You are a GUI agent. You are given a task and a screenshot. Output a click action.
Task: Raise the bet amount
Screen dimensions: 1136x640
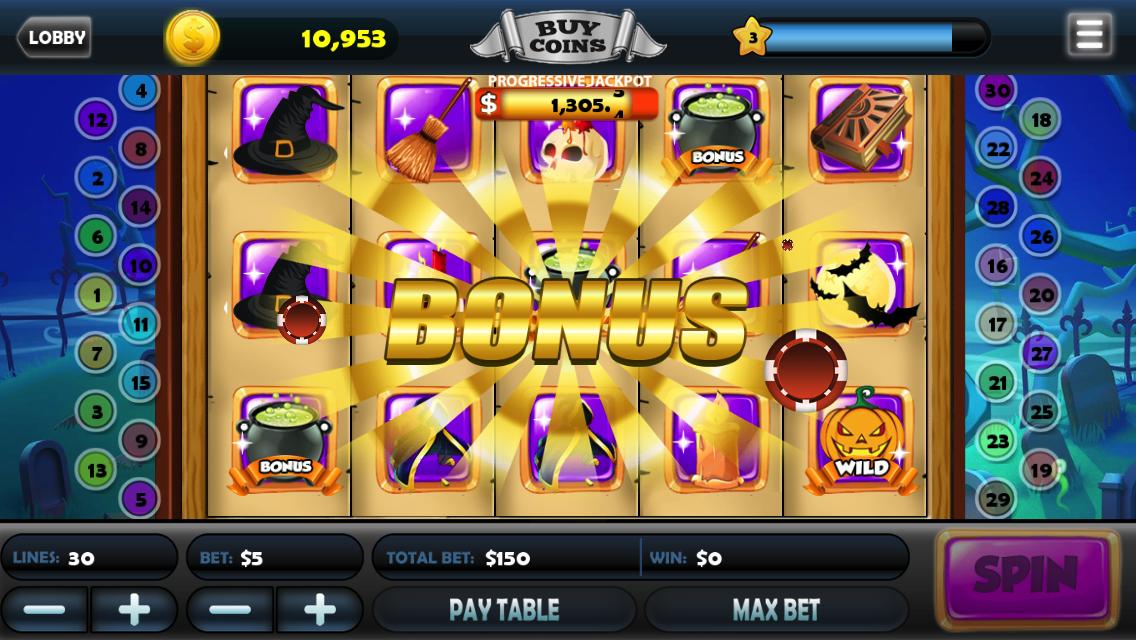(x=320, y=609)
